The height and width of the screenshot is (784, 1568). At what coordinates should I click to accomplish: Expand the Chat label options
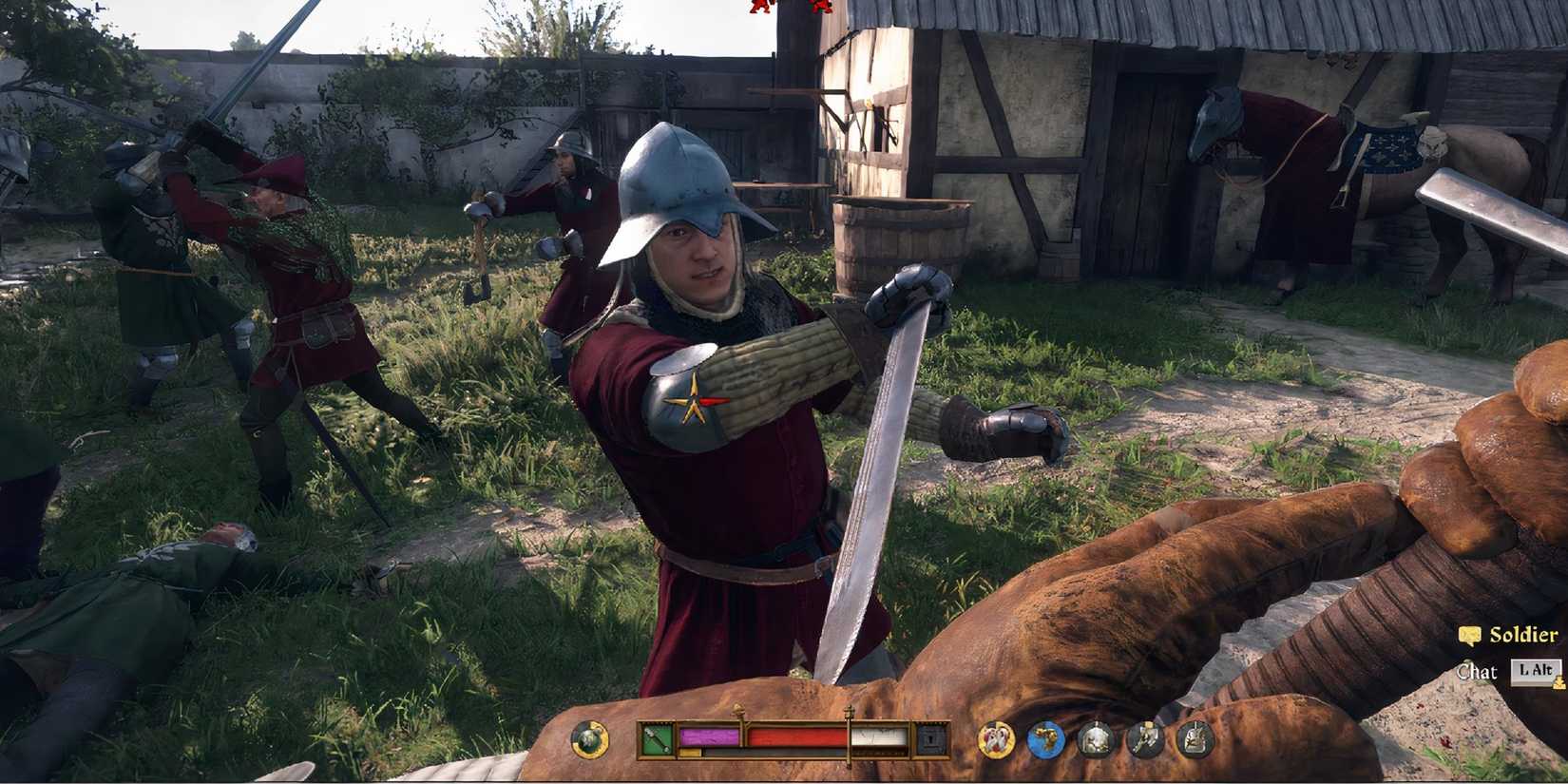click(x=1478, y=671)
